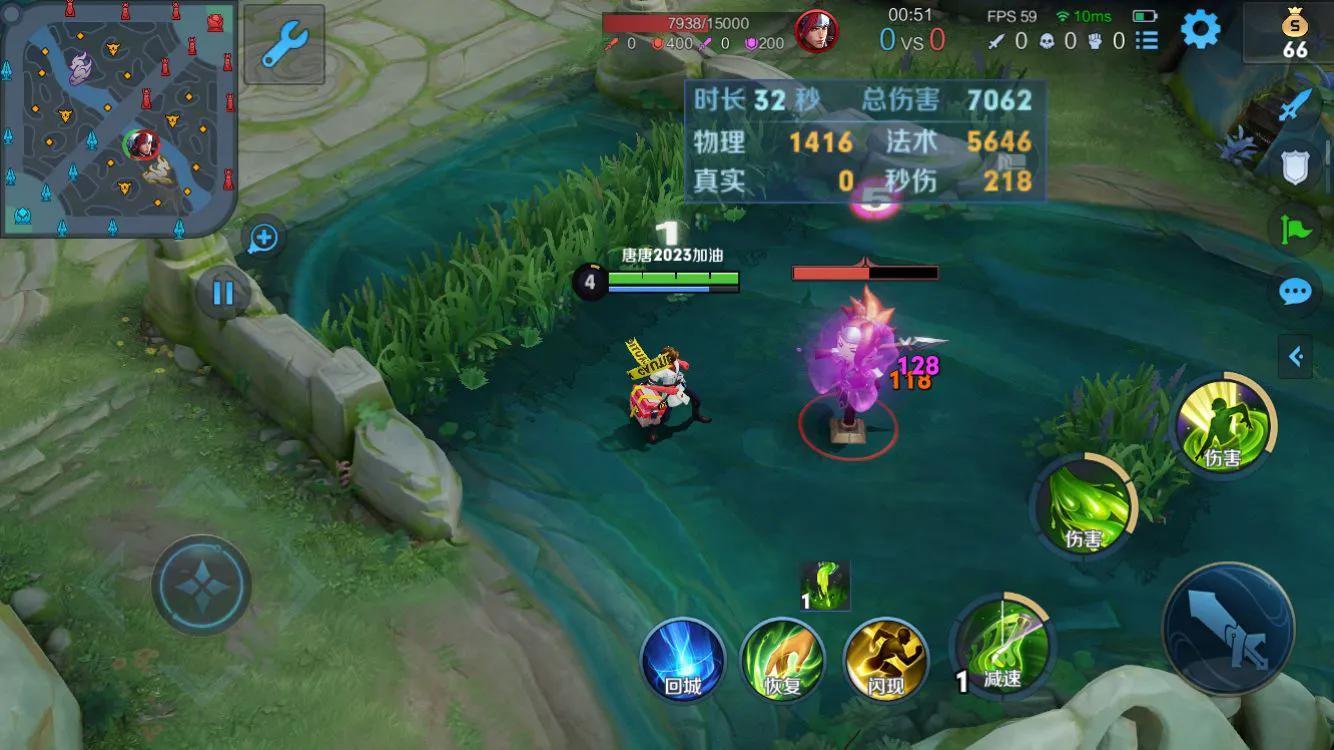Open the gear settings menu
The height and width of the screenshot is (750, 1334).
(x=1200, y=30)
